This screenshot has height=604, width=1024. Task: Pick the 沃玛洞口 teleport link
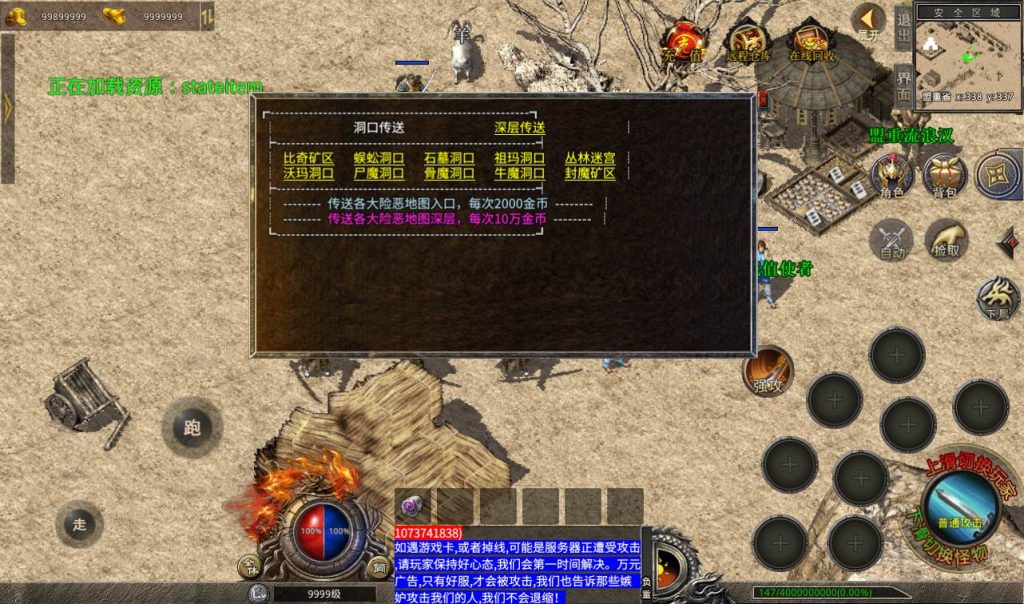pyautogui.click(x=308, y=173)
